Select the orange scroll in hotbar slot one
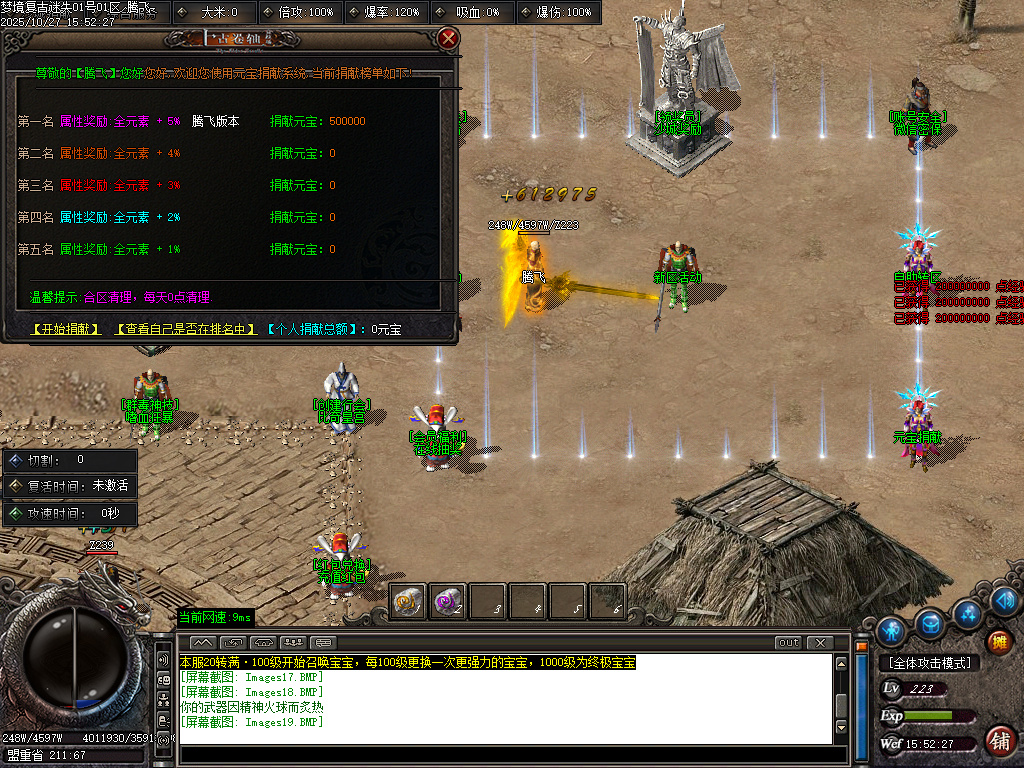Viewport: 1024px width, 768px height. (x=407, y=601)
